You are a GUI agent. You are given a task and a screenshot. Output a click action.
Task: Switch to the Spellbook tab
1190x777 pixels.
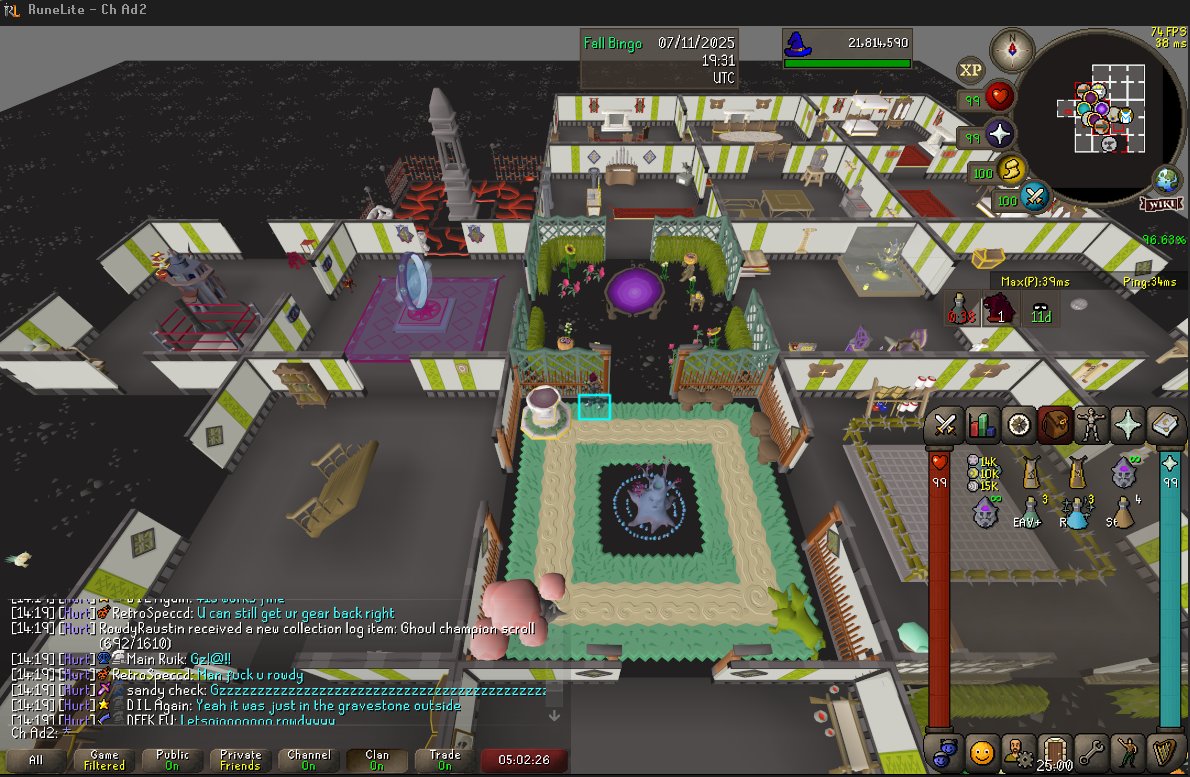[x=1164, y=425]
